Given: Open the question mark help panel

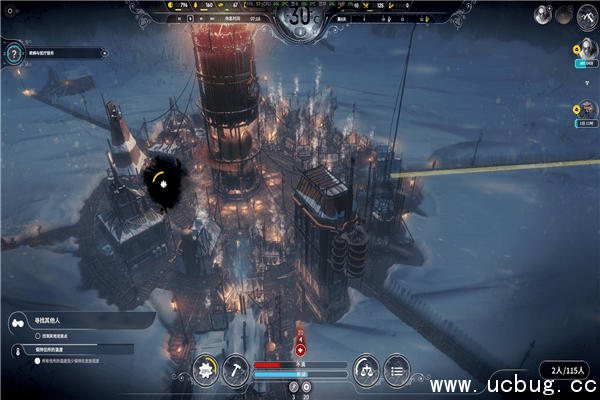Looking at the screenshot, I should (13, 56).
